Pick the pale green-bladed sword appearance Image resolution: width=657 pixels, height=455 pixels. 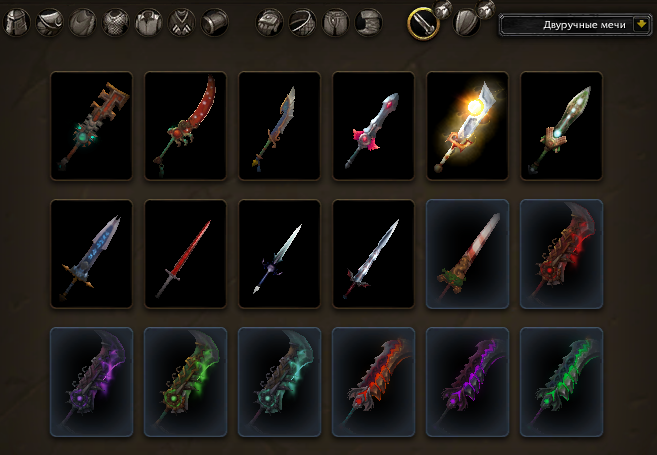[x=561, y=125]
